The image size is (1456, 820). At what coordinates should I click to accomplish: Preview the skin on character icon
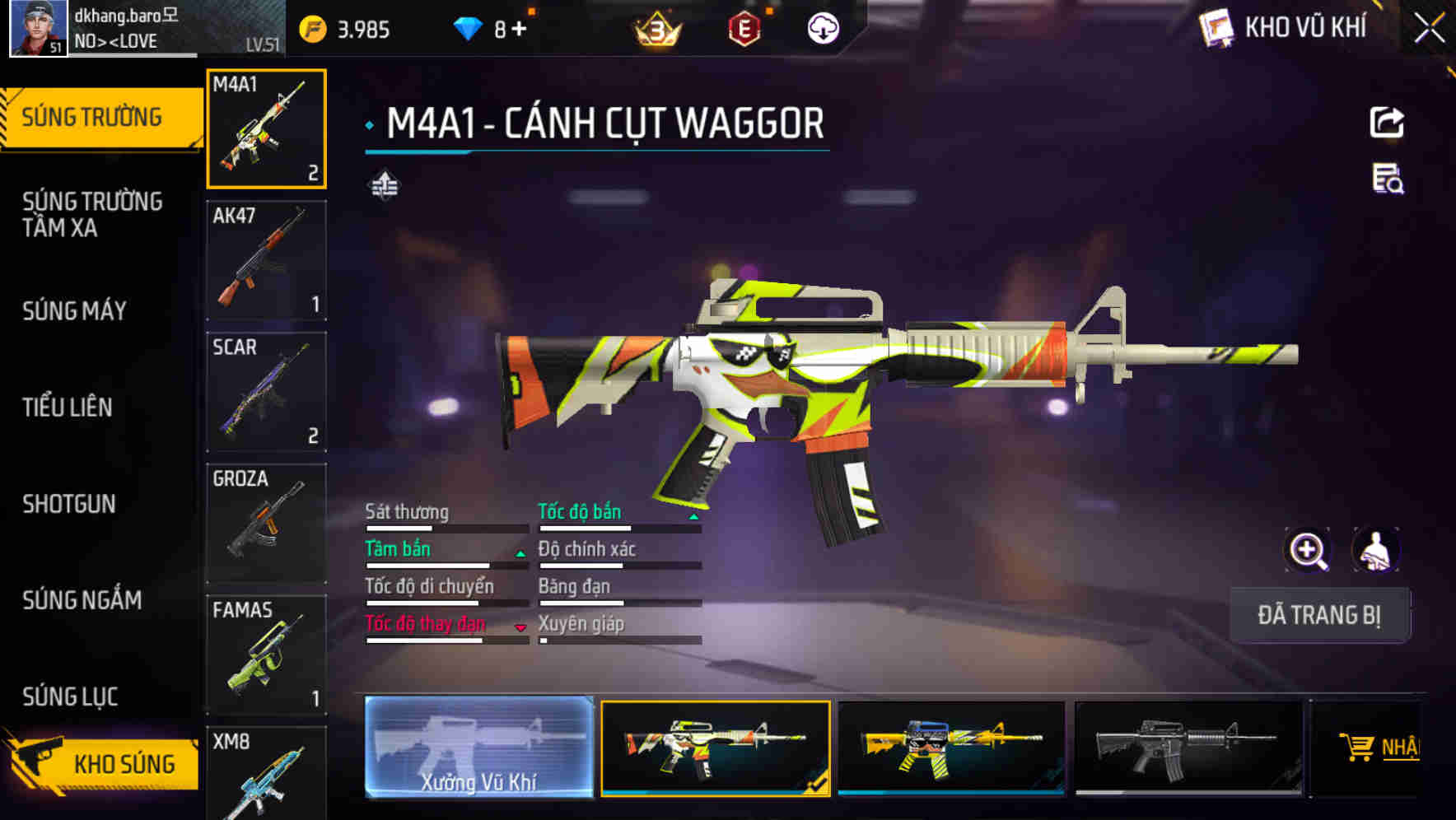(1375, 550)
